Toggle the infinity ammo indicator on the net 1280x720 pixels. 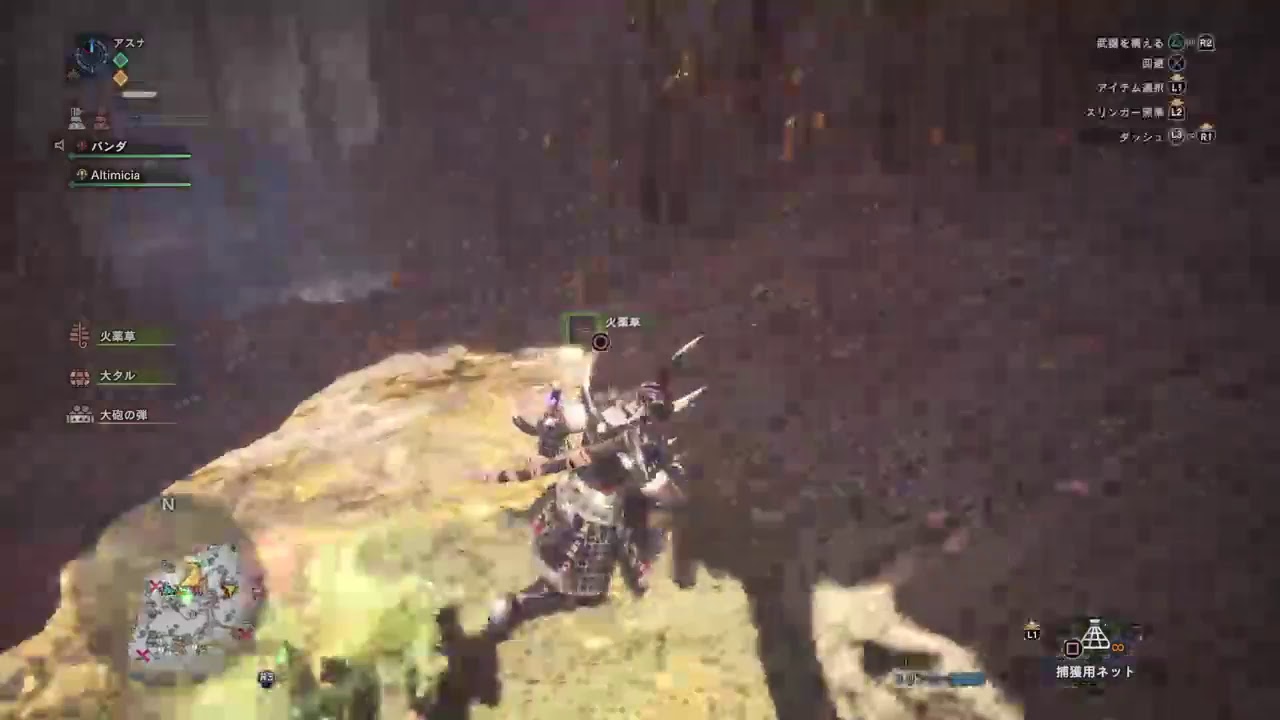[x=1118, y=647]
